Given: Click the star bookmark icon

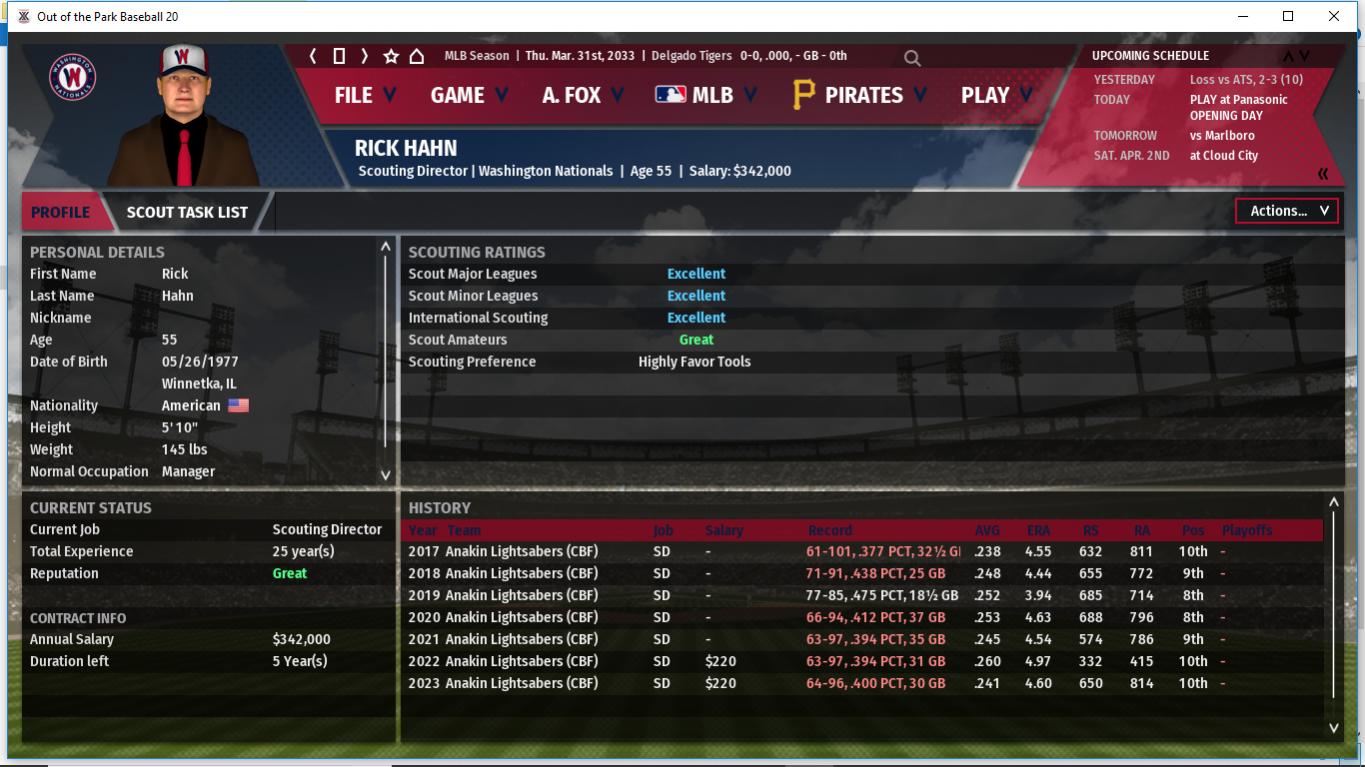Looking at the screenshot, I should pos(391,56).
